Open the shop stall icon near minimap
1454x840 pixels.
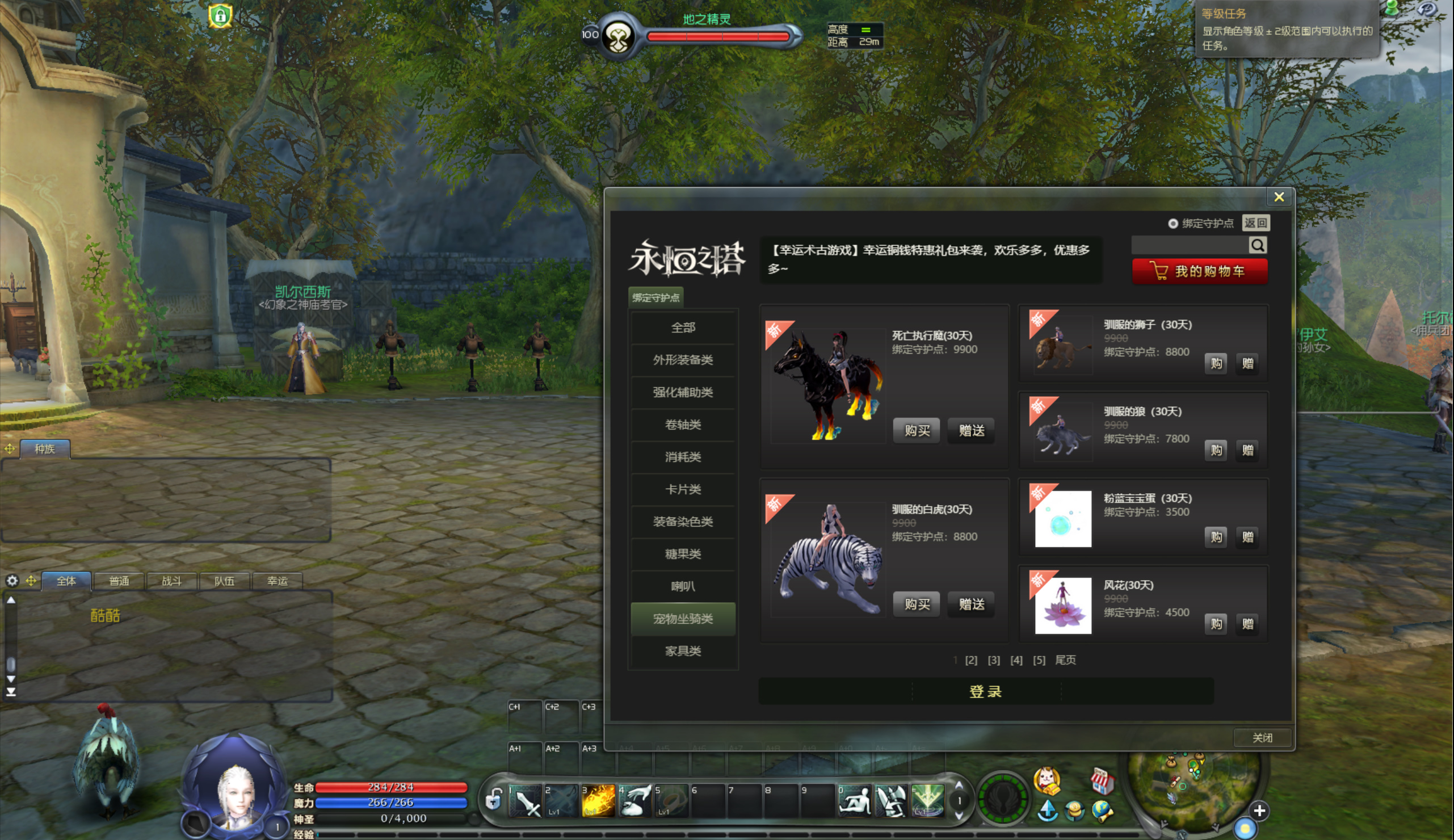coord(1101,780)
